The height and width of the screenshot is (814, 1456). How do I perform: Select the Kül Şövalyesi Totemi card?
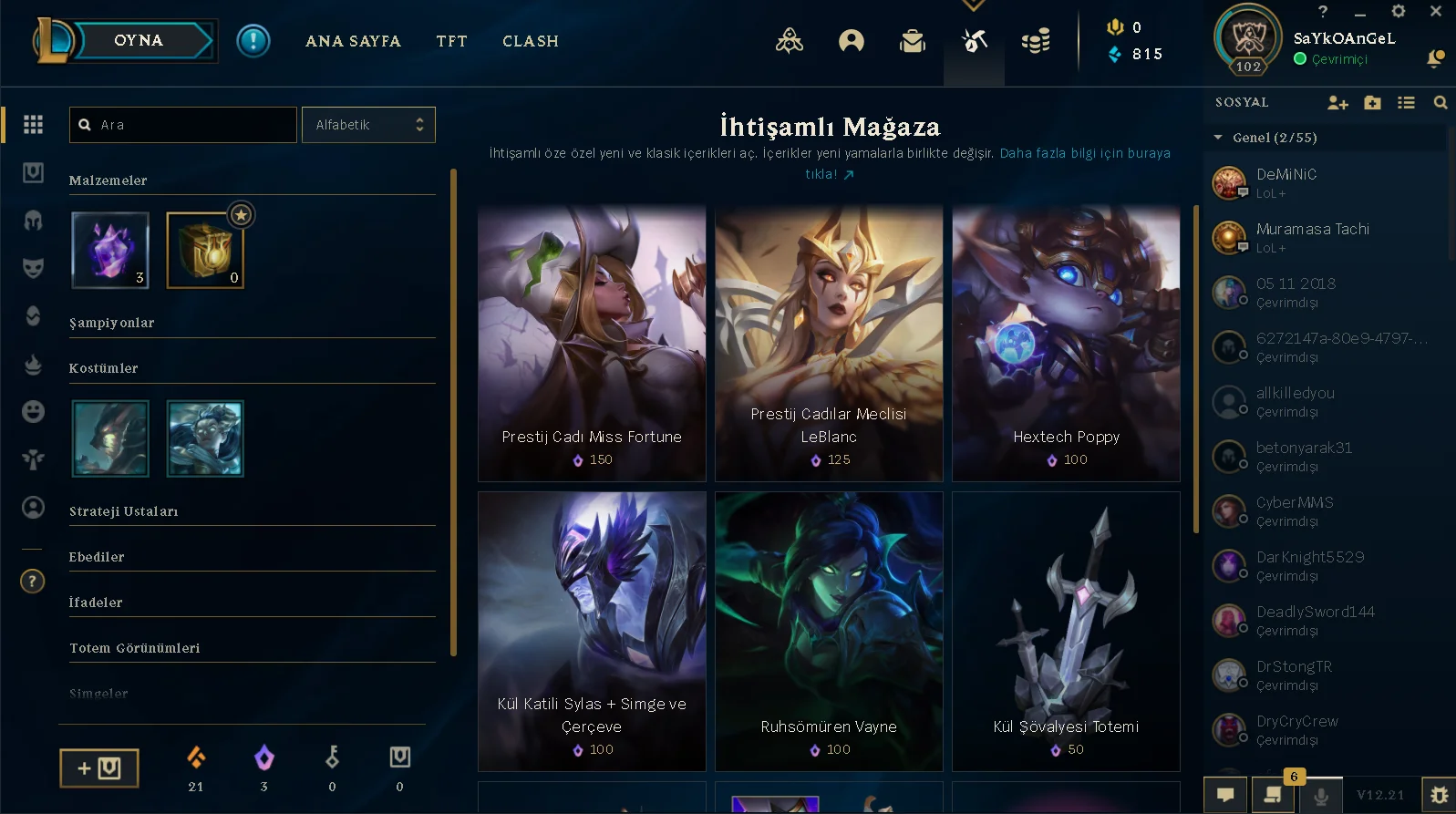[1066, 631]
